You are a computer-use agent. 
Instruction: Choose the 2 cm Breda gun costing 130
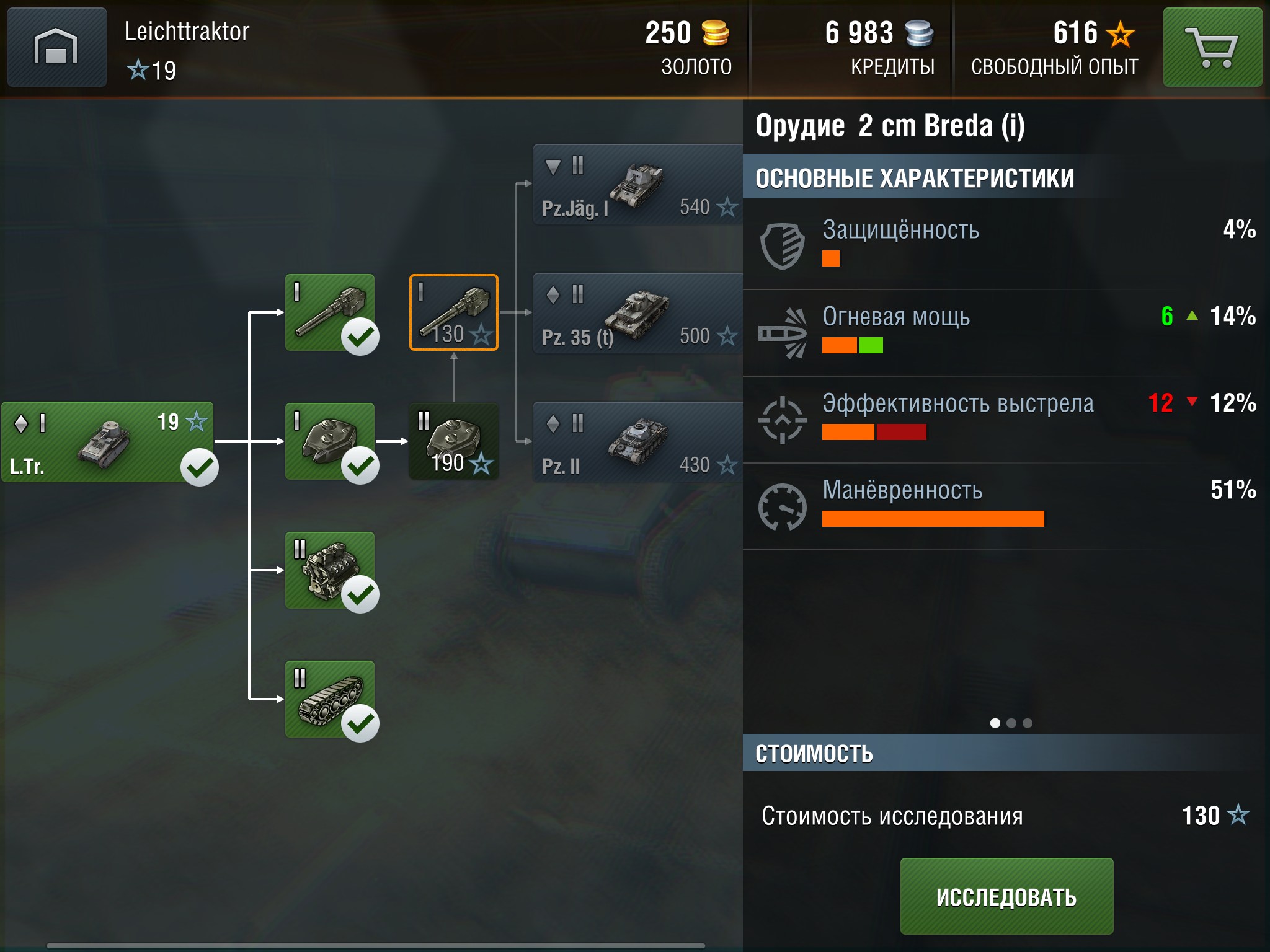(x=454, y=312)
